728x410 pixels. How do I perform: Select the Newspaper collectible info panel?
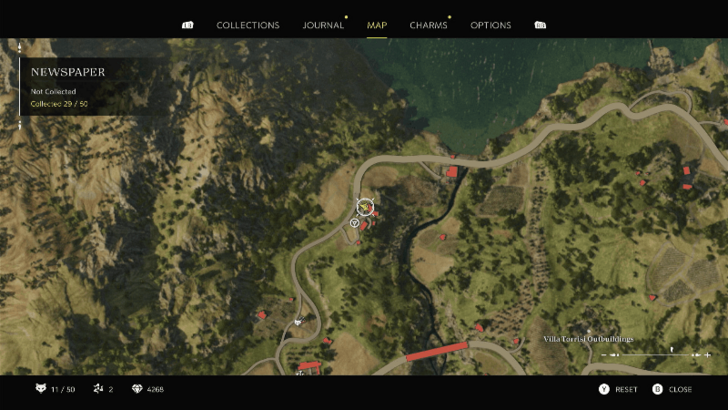90,86
